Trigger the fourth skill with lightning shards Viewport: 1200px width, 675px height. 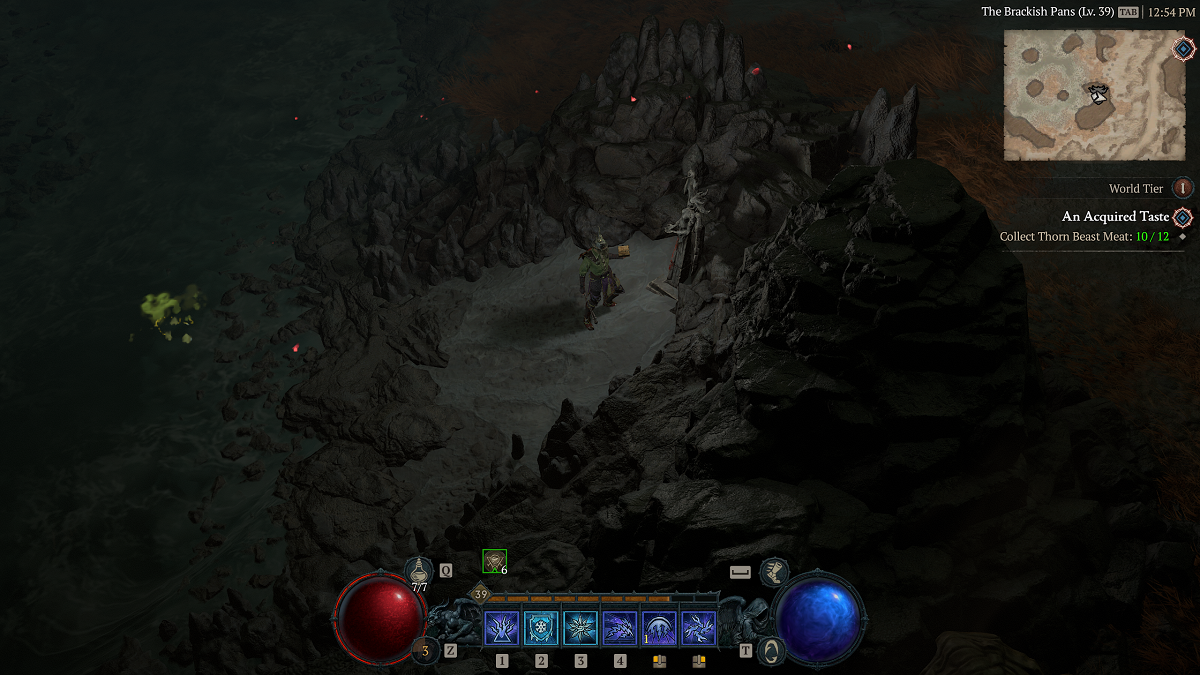pos(620,629)
